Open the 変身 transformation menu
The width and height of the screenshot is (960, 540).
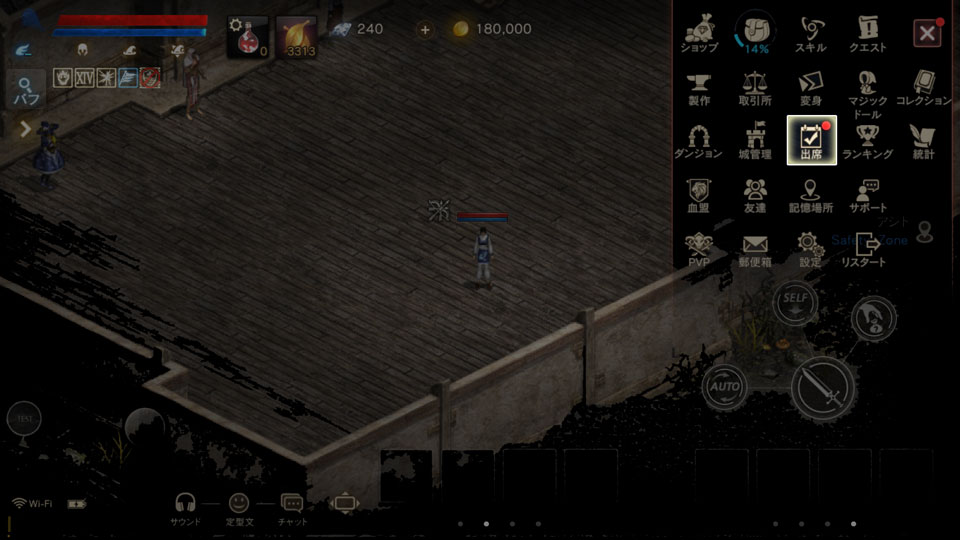pyautogui.click(x=810, y=87)
